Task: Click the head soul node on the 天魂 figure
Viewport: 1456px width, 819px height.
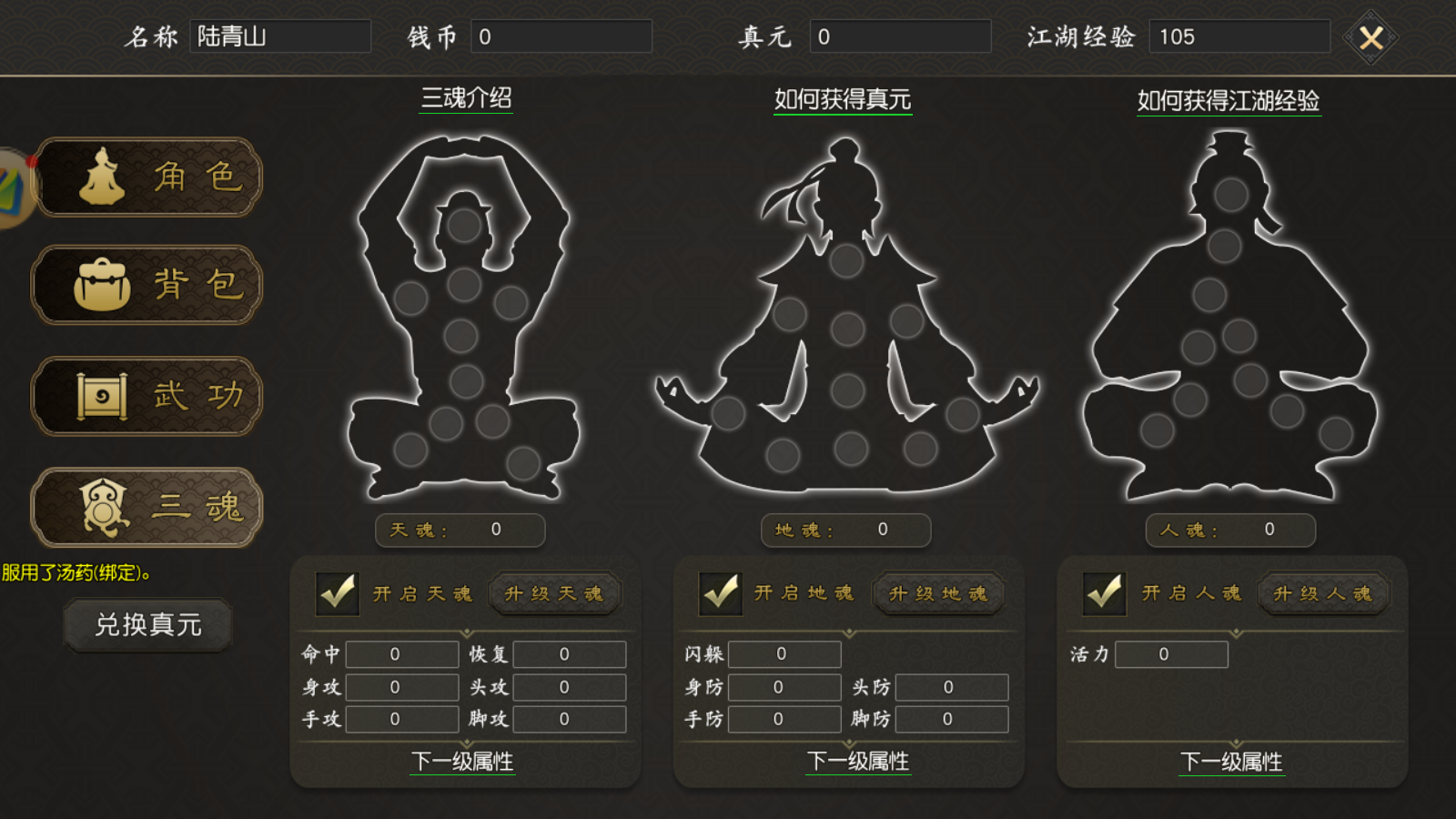Action: [464, 225]
